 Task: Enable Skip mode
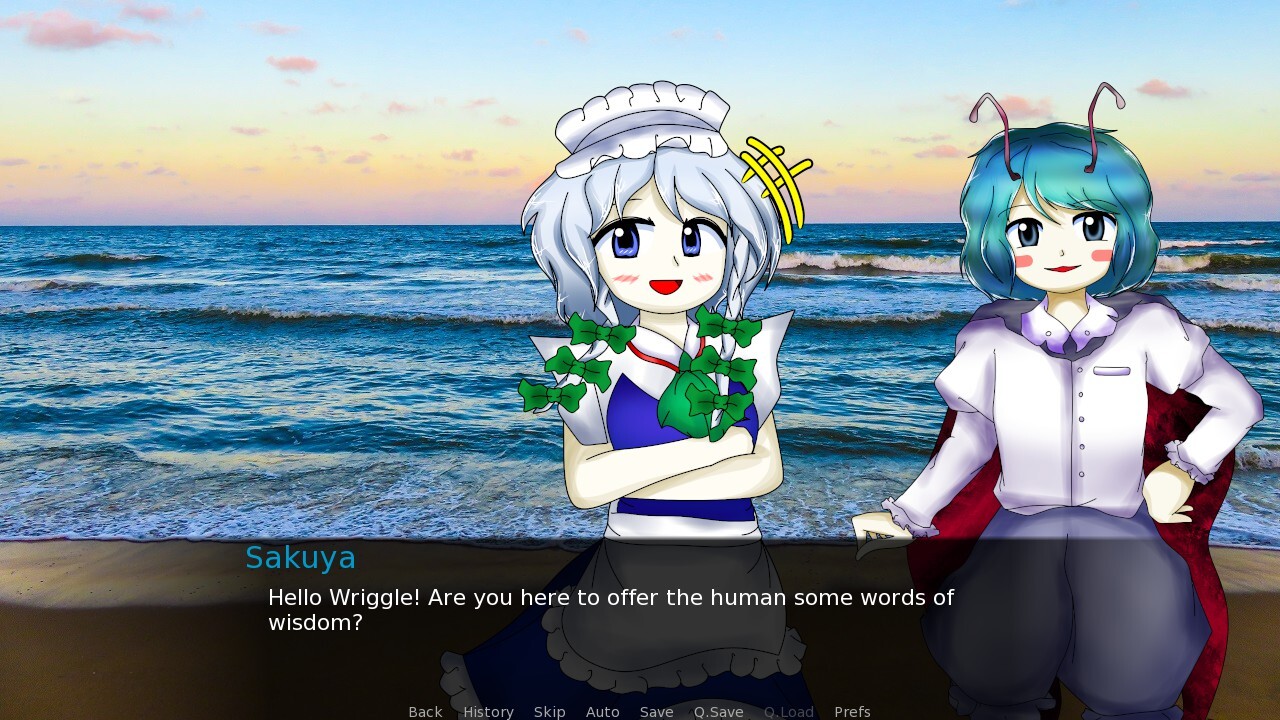point(549,711)
